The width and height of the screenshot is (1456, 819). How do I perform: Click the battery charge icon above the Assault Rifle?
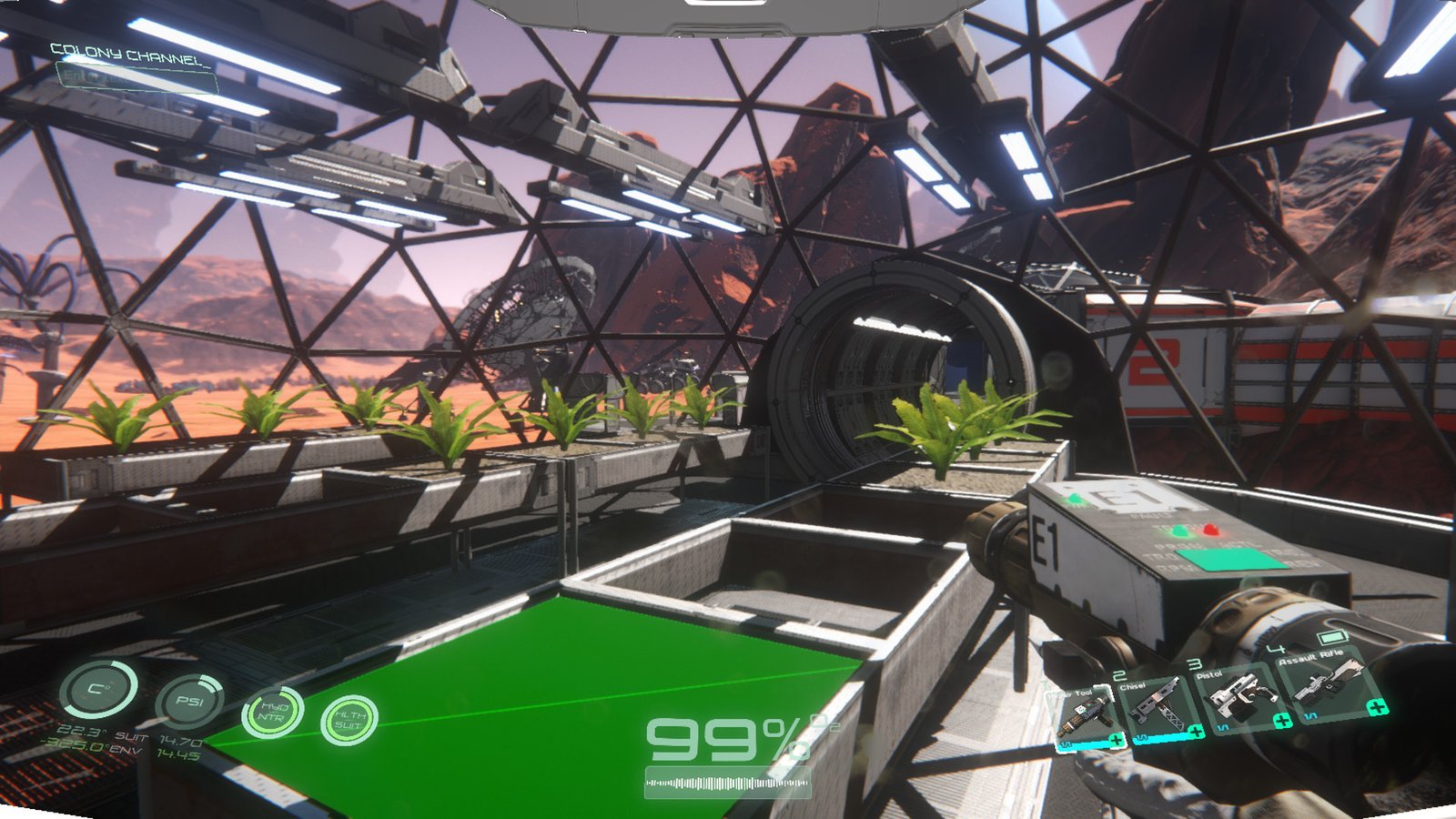point(1330,637)
